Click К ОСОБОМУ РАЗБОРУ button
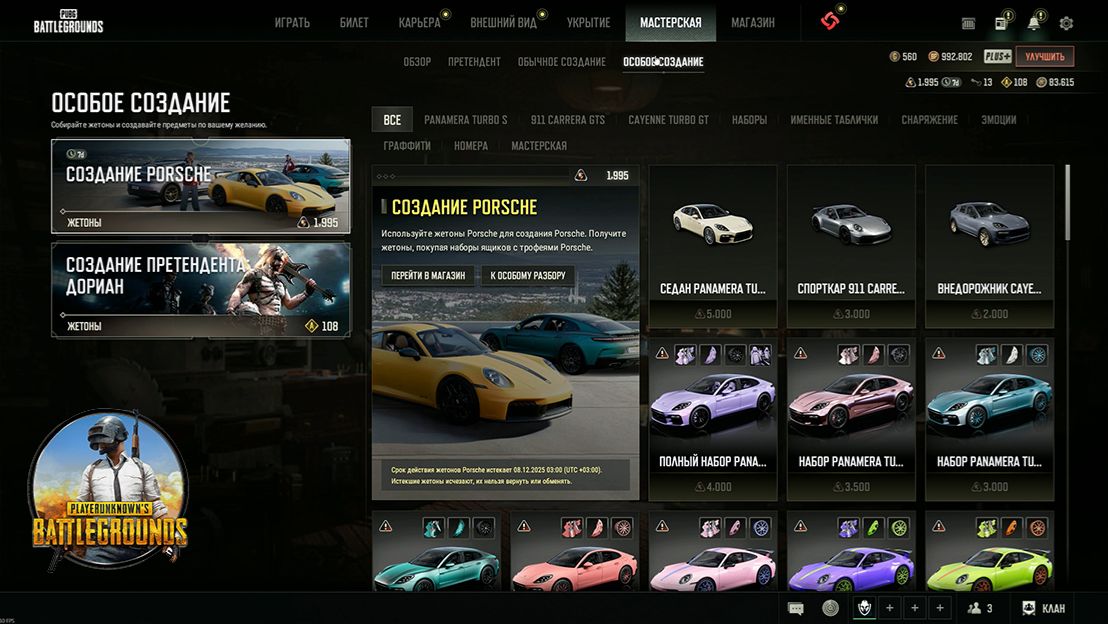1108x624 pixels. [x=527, y=276]
